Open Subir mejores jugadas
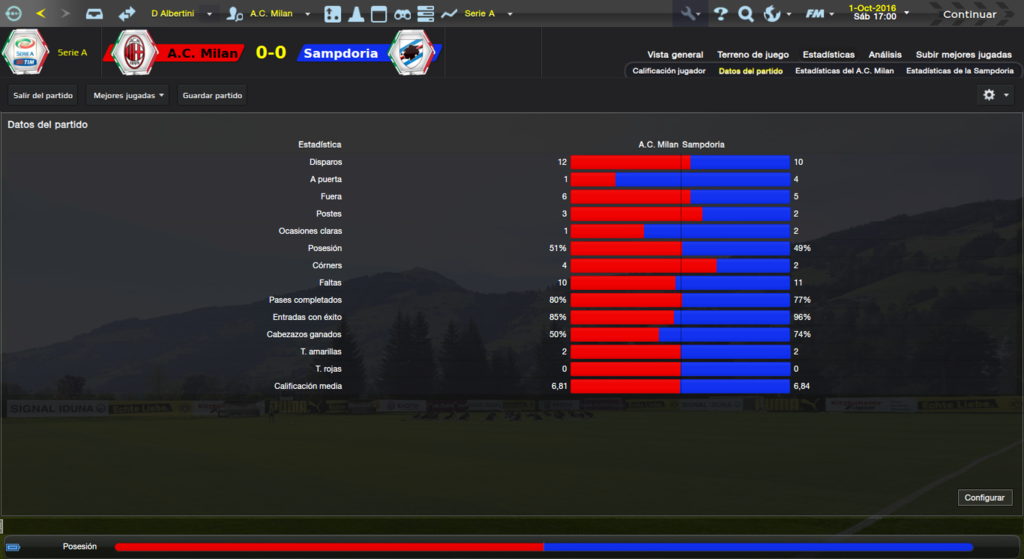 964,55
